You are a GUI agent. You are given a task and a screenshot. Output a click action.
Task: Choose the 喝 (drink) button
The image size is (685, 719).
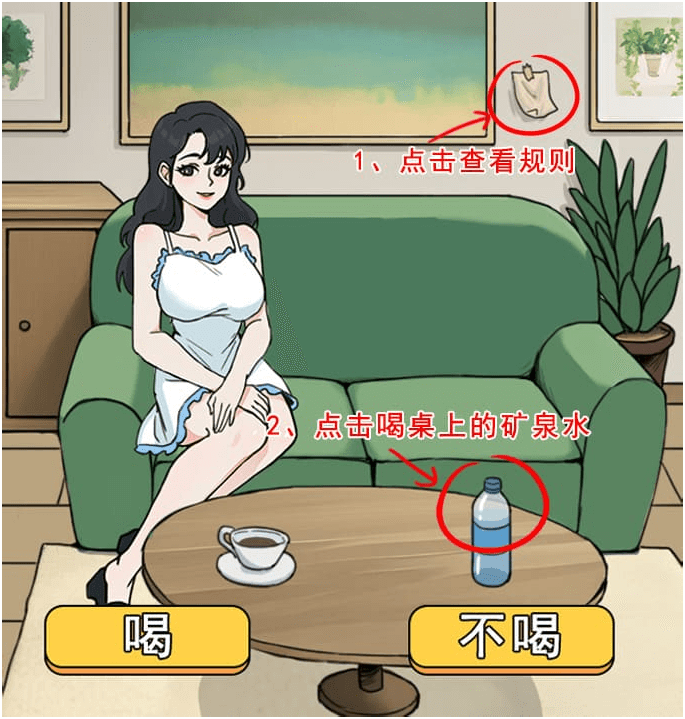146,635
